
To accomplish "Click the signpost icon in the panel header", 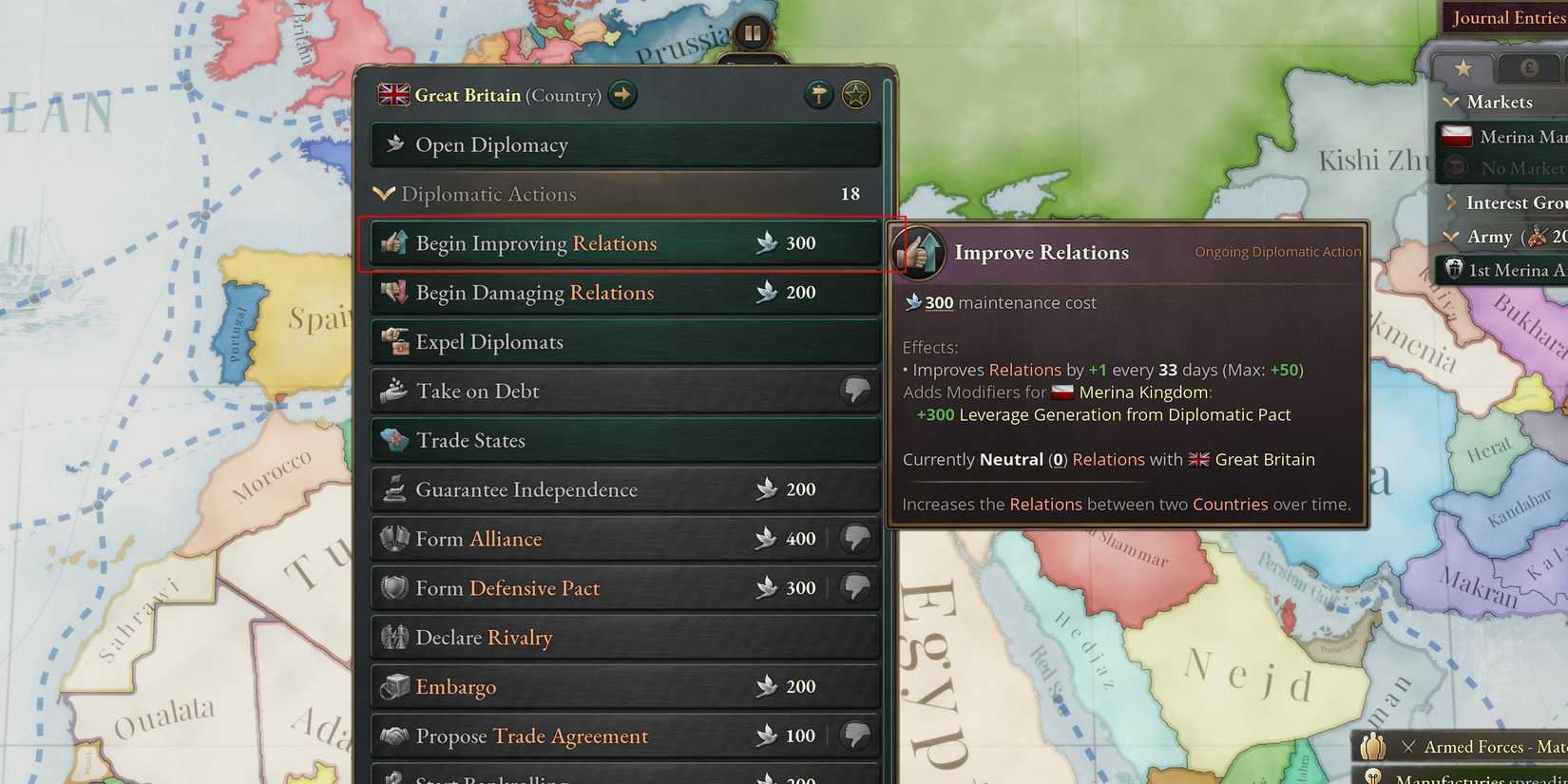I will click(x=818, y=94).
